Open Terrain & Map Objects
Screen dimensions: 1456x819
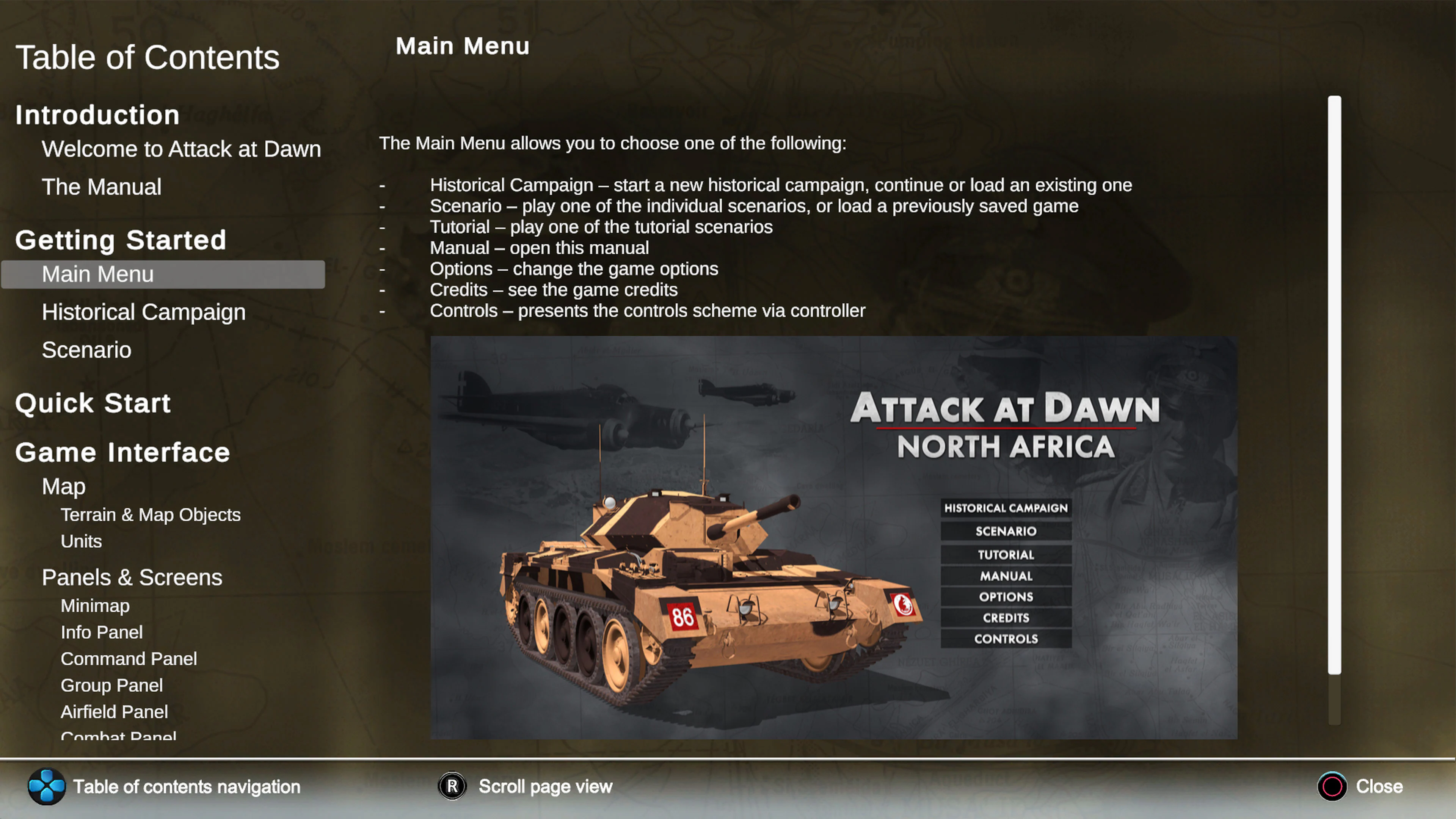[x=151, y=515]
